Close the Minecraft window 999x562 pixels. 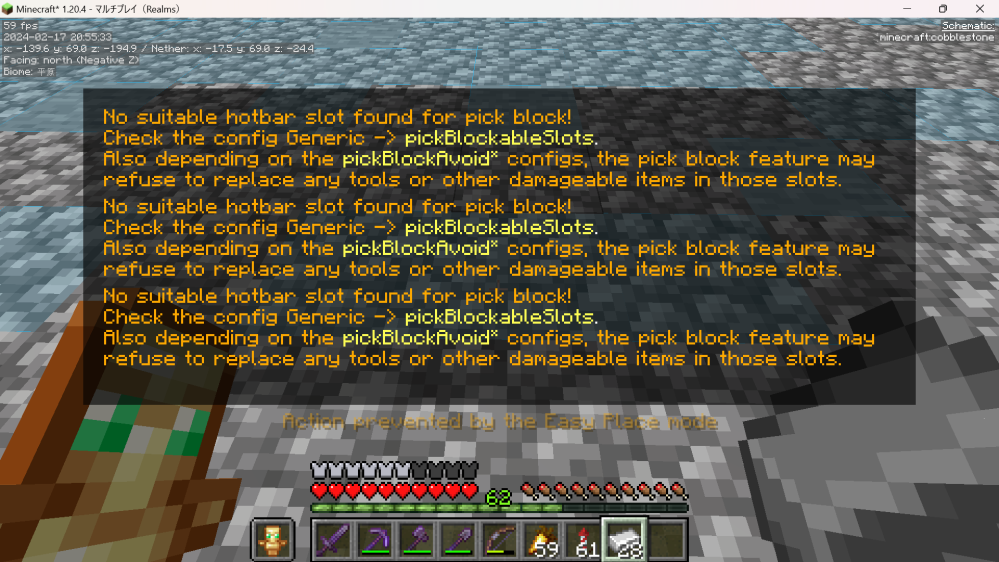[x=978, y=9]
